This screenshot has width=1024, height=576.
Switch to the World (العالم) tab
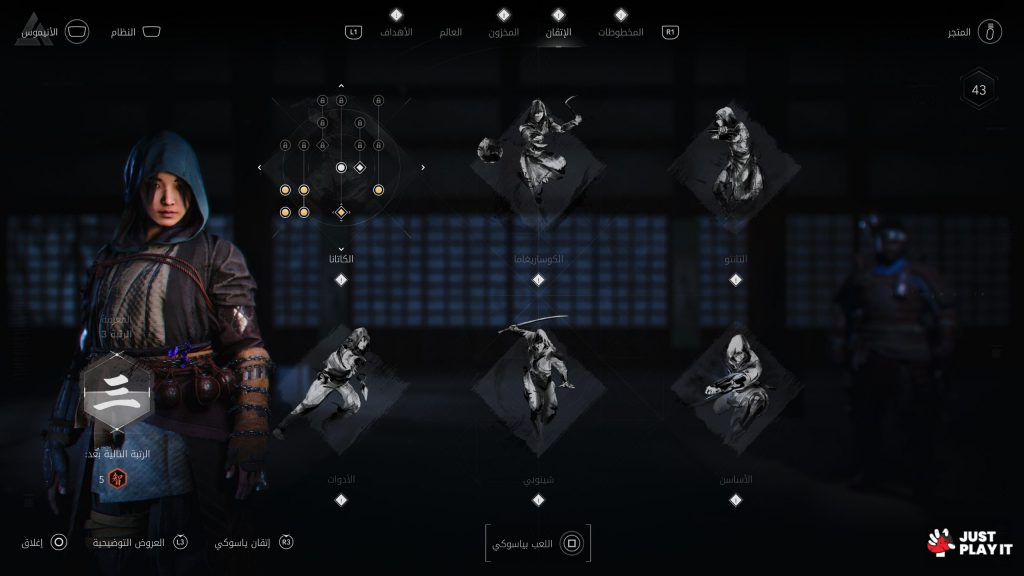(451, 33)
